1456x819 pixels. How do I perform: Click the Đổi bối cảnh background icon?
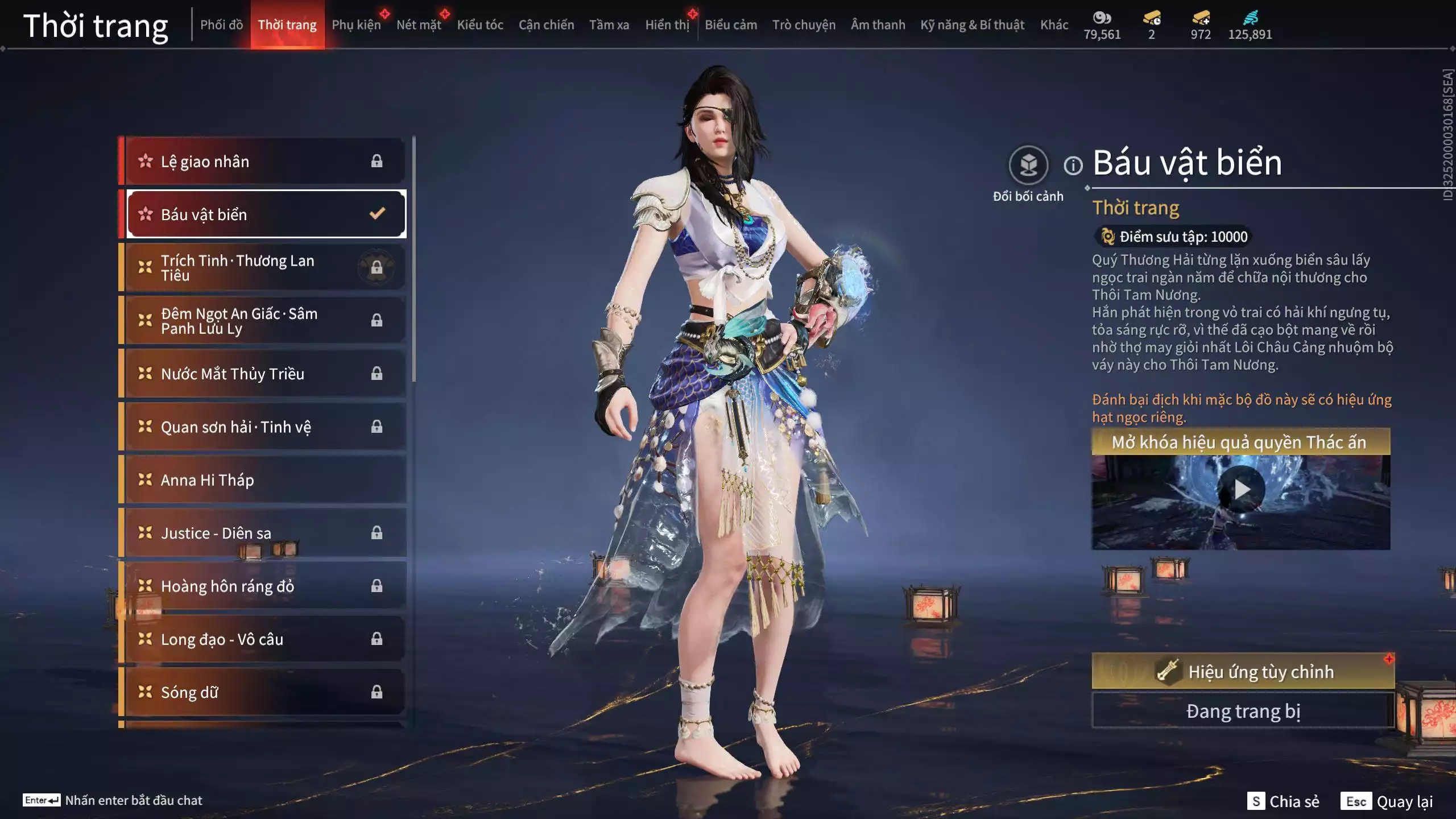[1028, 166]
